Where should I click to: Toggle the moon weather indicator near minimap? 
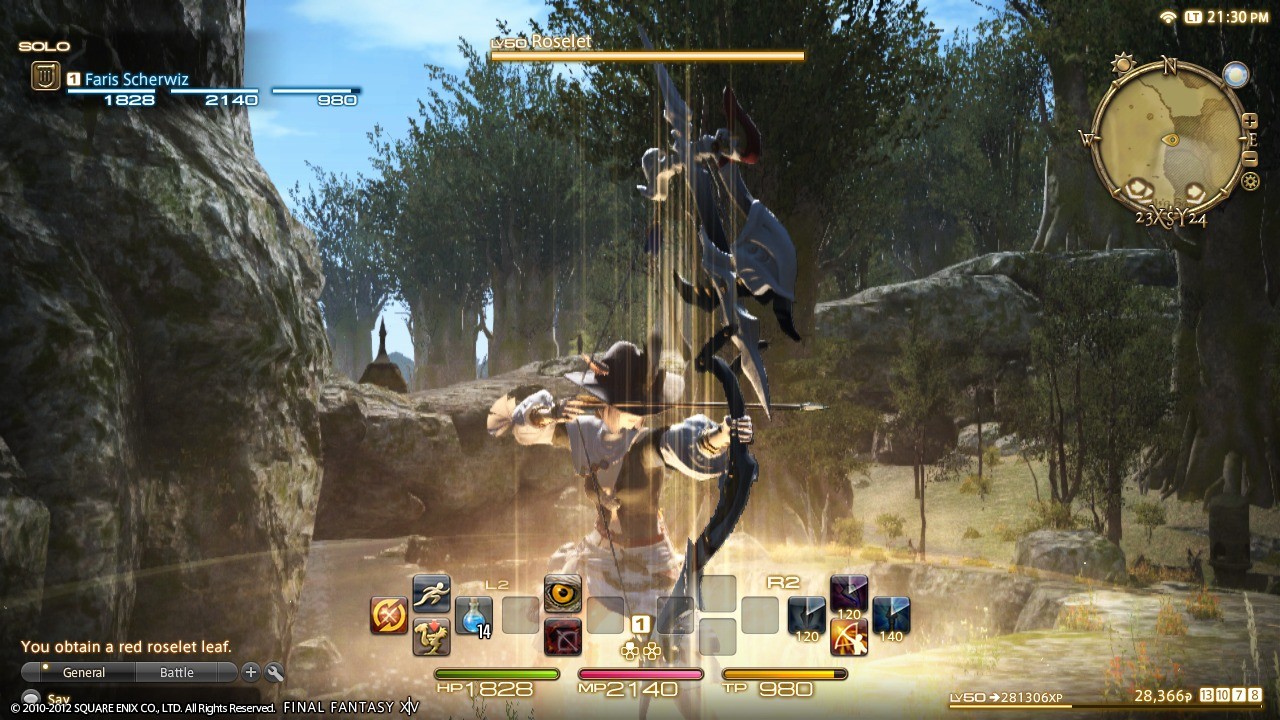[x=1235, y=73]
